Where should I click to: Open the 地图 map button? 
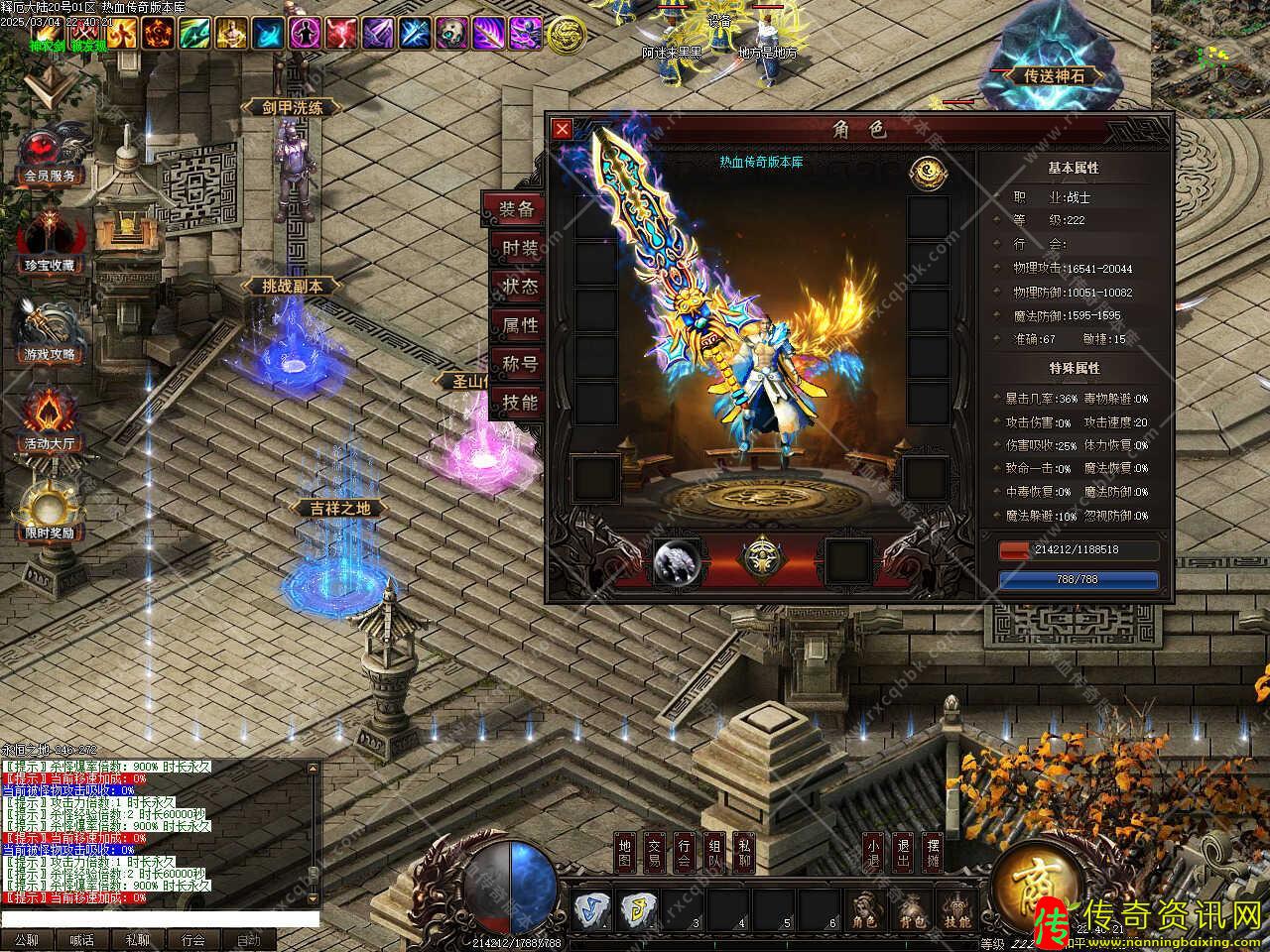click(624, 852)
